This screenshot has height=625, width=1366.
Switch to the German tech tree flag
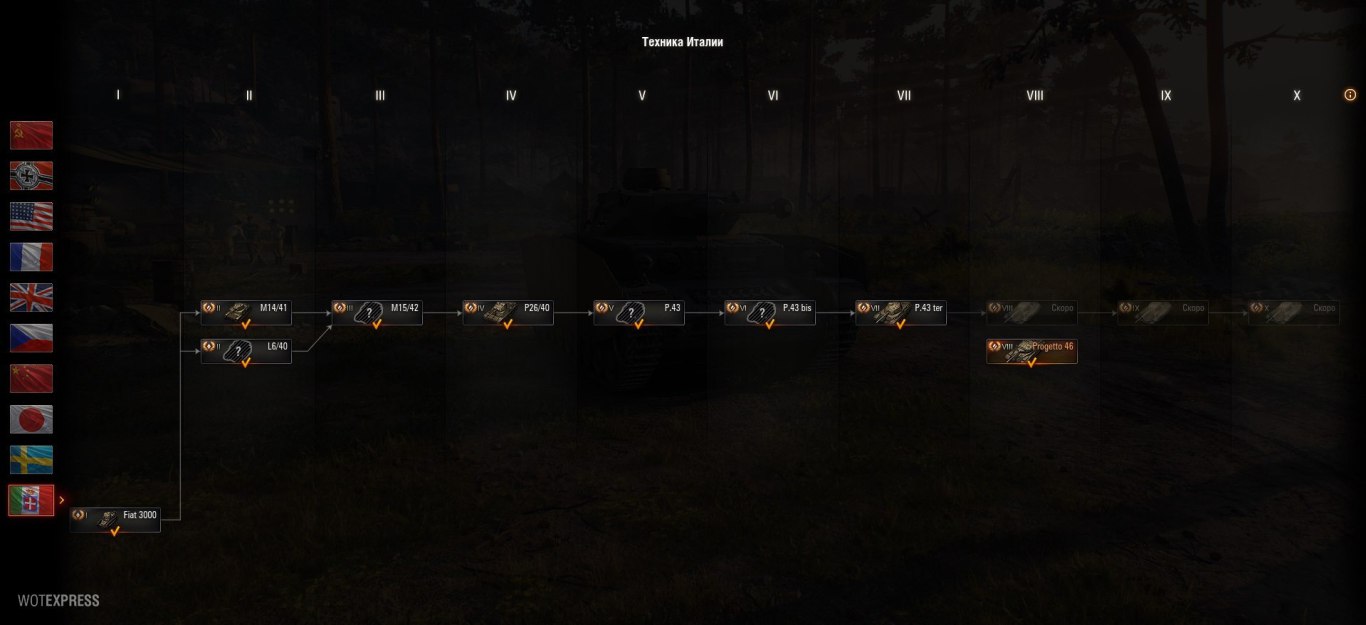point(31,176)
